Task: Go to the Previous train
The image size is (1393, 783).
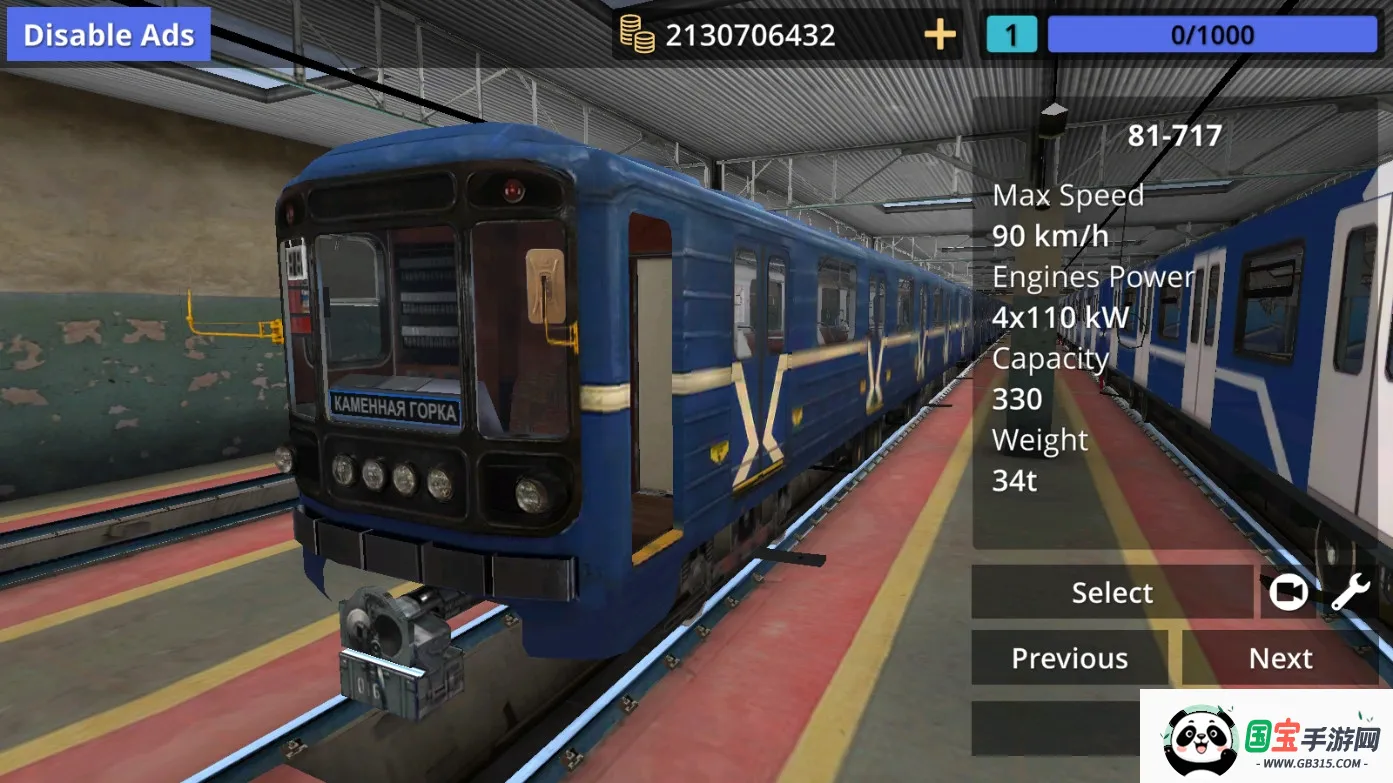Action: click(1069, 658)
